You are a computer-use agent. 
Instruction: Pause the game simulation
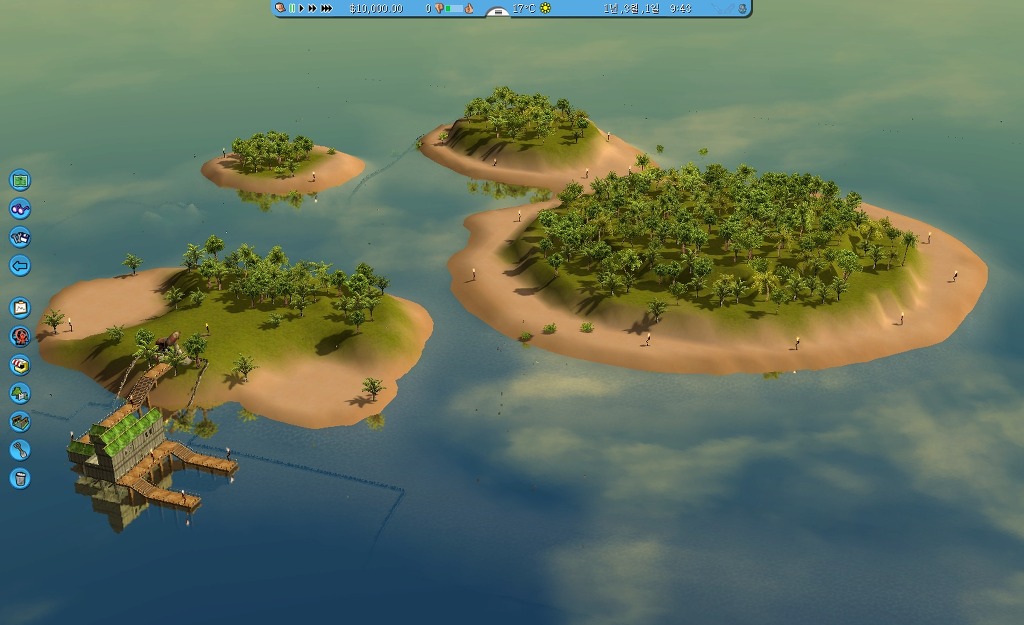point(292,8)
